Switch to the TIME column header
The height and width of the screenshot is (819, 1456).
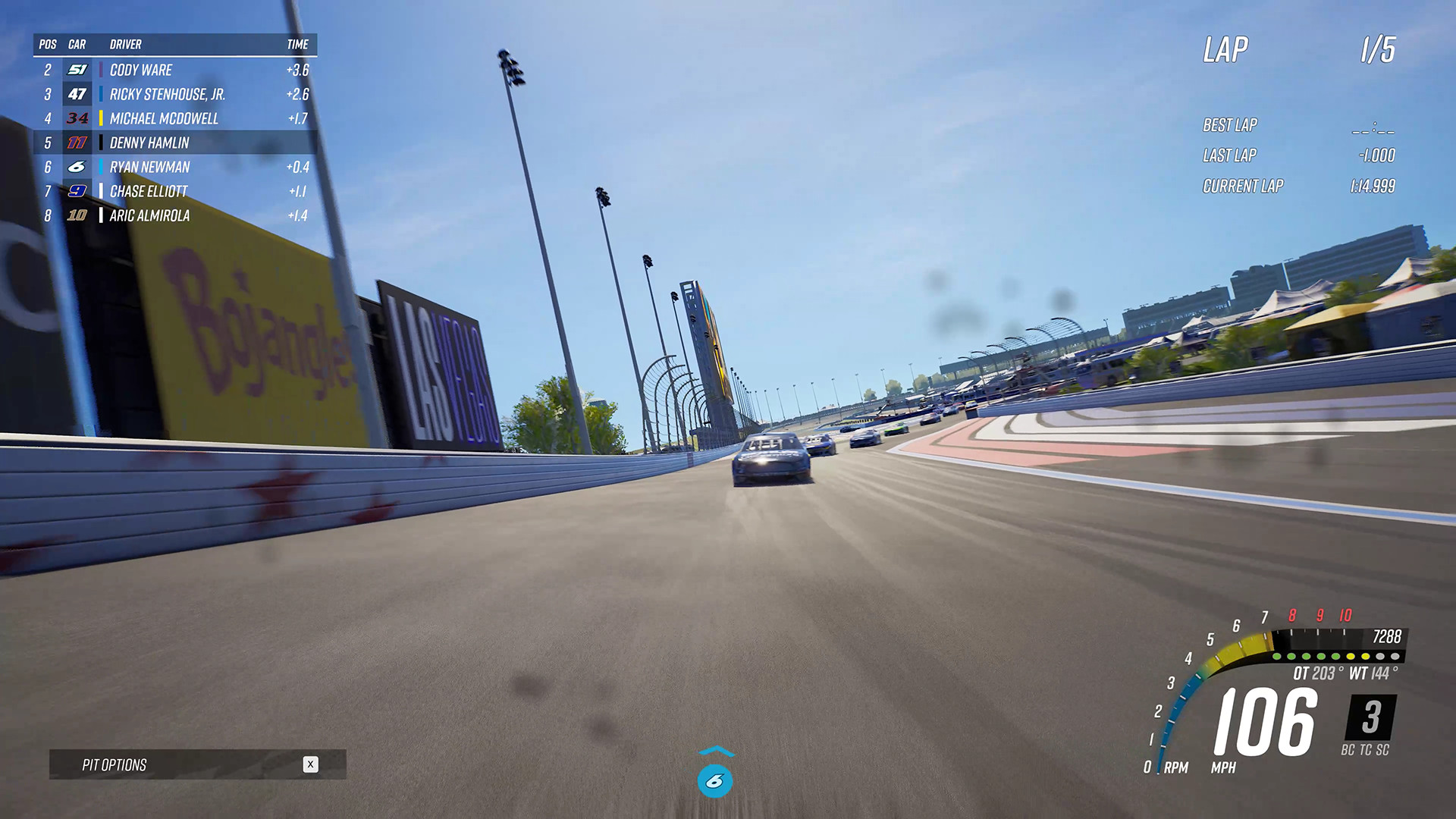(296, 44)
